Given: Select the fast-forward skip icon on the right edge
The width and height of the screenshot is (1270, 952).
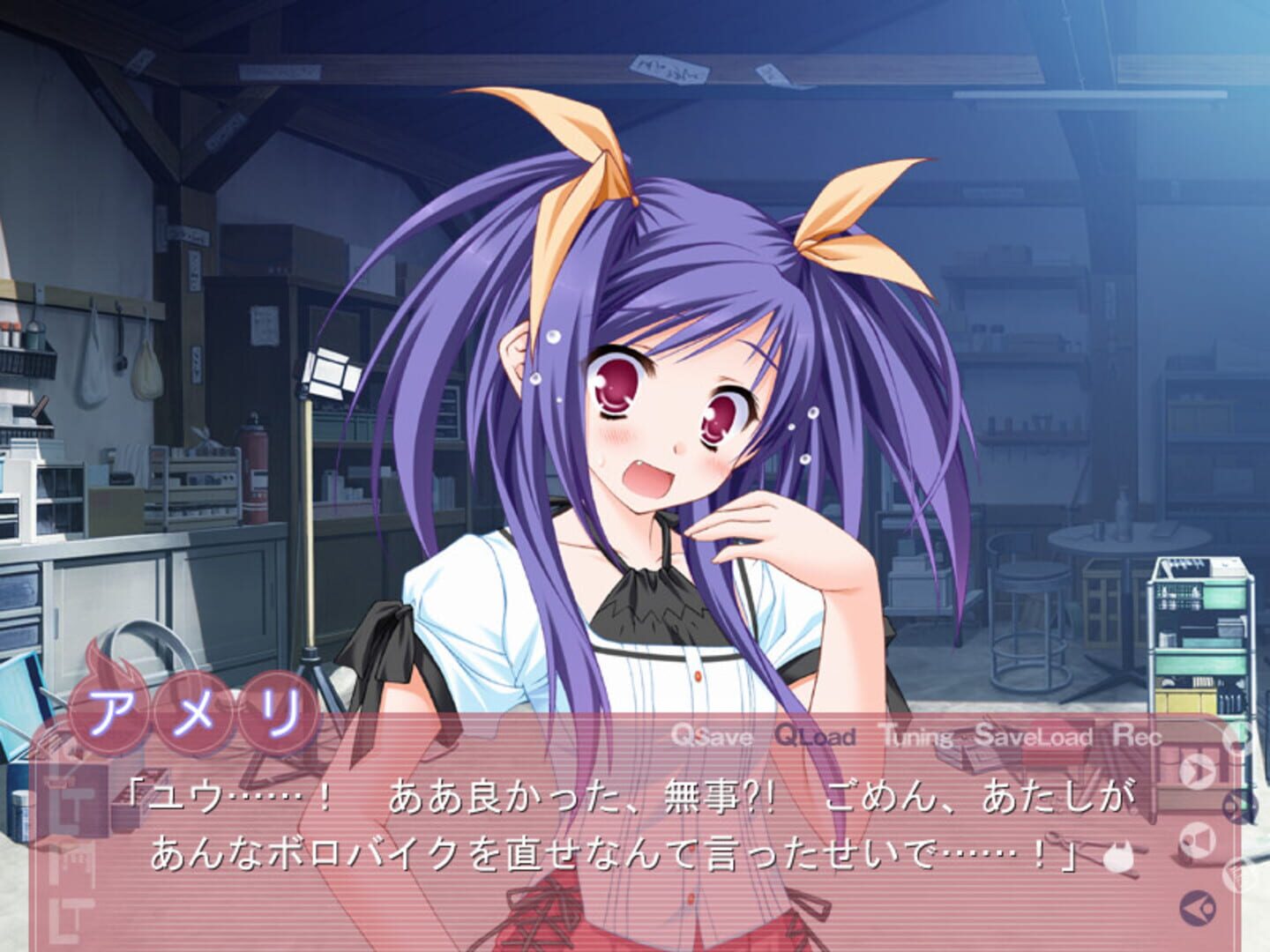Looking at the screenshot, I should pyautogui.click(x=1198, y=770).
